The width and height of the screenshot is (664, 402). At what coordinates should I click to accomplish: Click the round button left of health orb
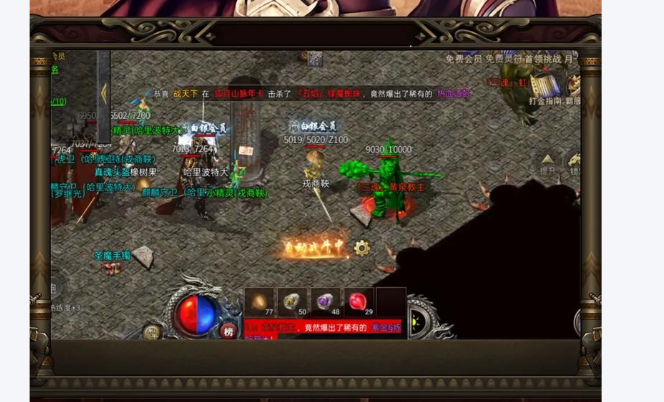[x=152, y=331]
